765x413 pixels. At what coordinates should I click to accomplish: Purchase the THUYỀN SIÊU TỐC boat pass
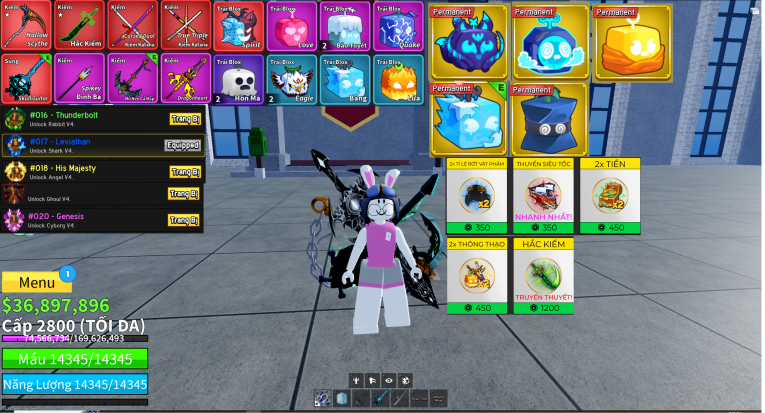[543, 195]
